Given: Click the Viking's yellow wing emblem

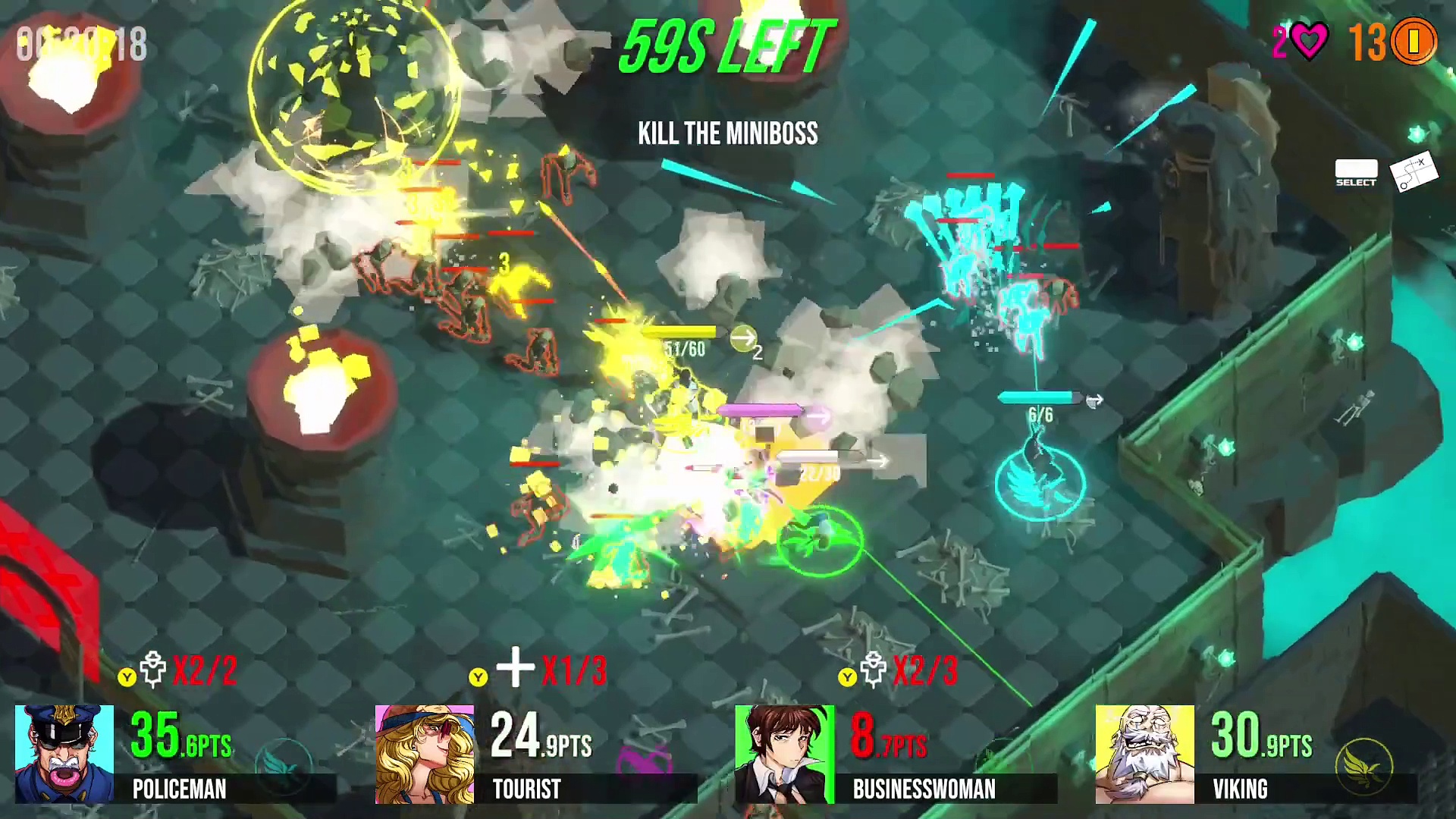Looking at the screenshot, I should coord(1364,766).
